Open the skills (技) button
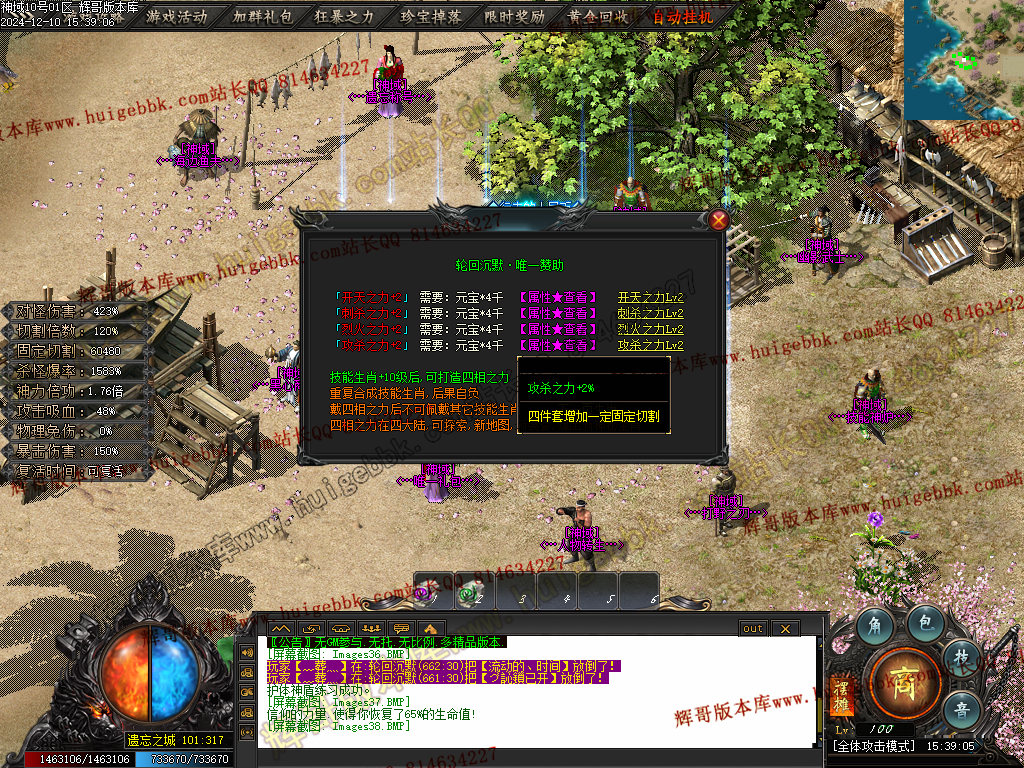1024x768 pixels. click(961, 656)
